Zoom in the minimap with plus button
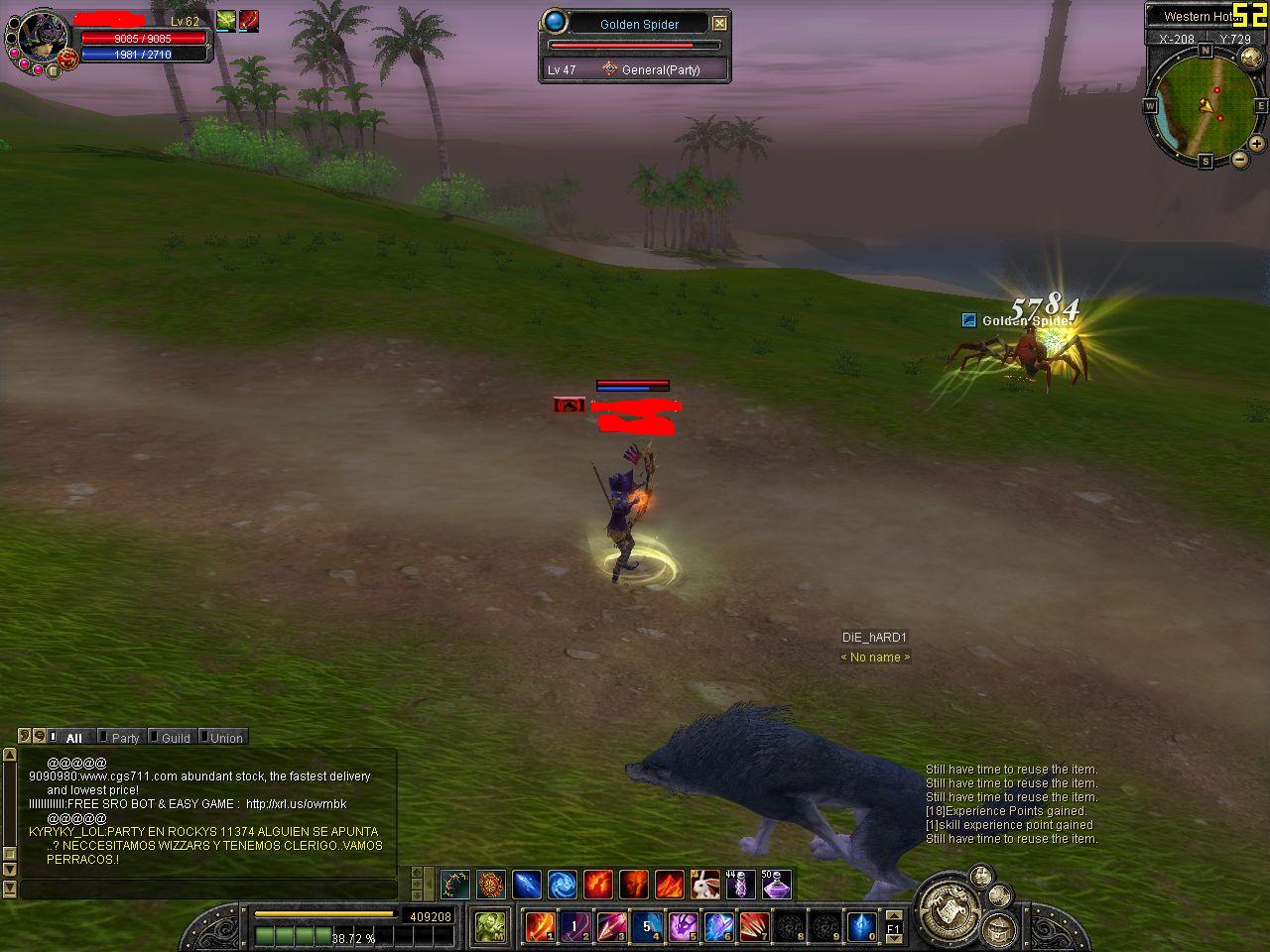The width and height of the screenshot is (1270, 952). [x=1257, y=144]
